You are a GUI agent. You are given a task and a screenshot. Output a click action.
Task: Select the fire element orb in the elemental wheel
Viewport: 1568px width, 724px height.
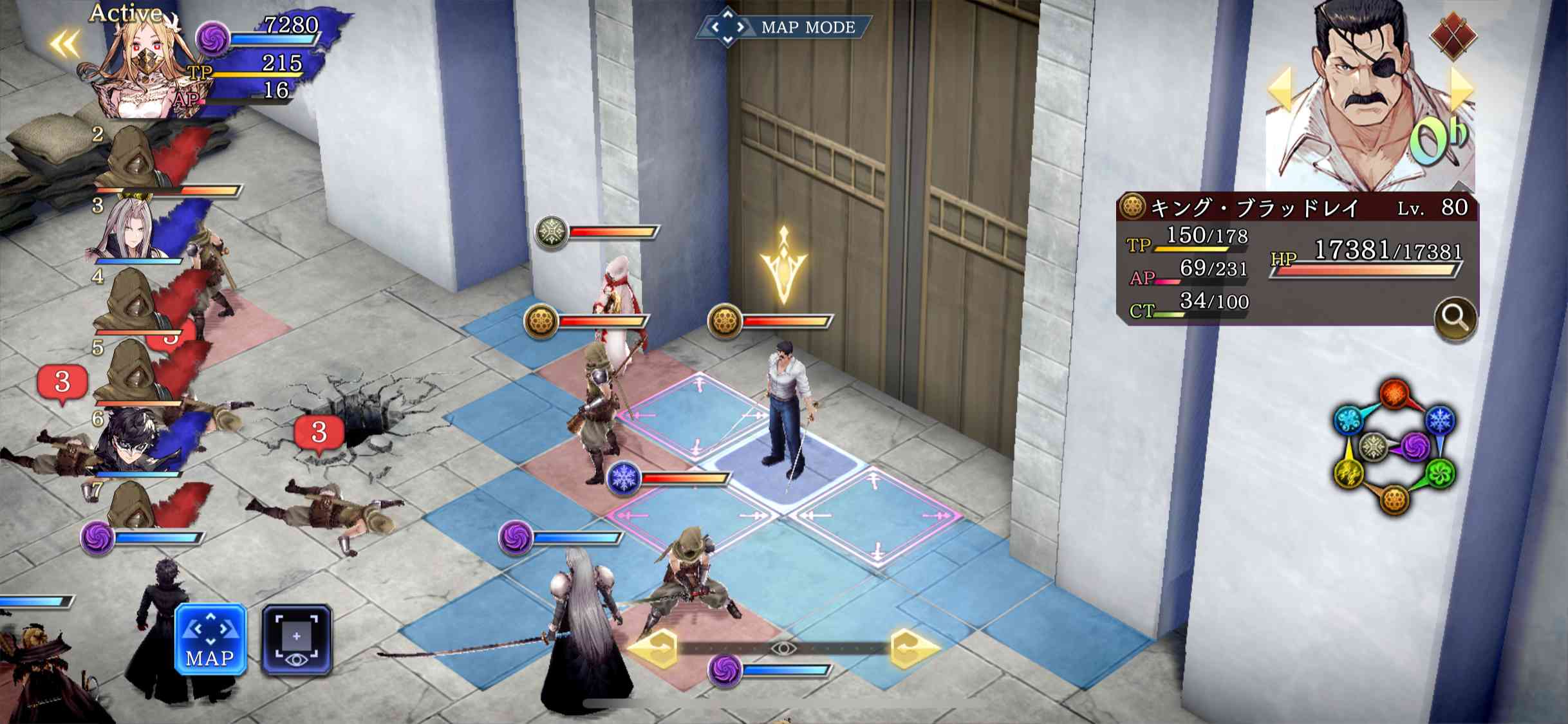click(1394, 393)
